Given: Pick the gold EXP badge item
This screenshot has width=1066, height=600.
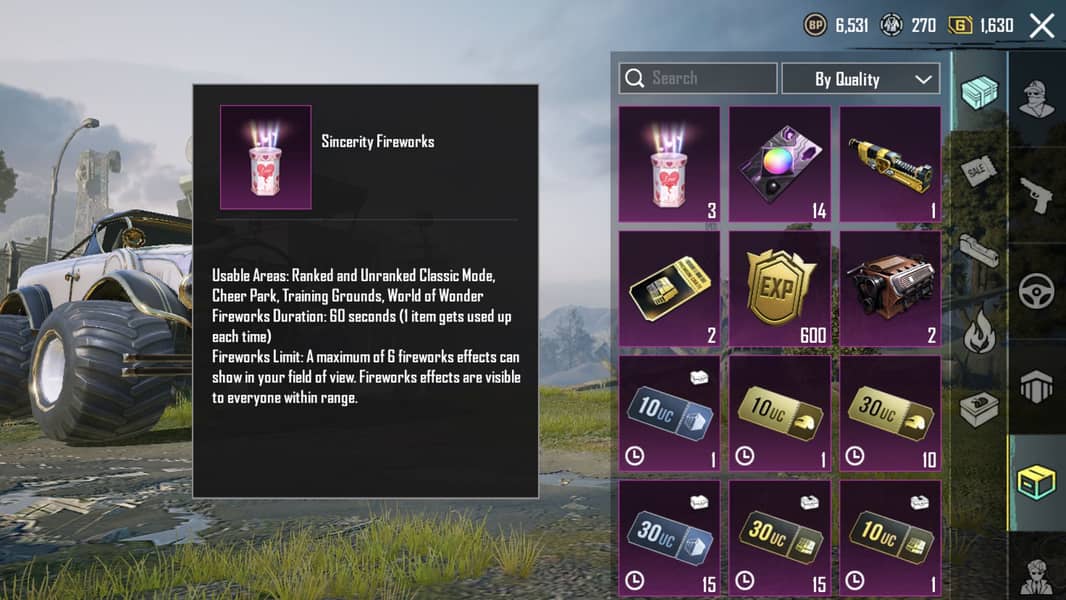Looking at the screenshot, I should pos(779,289).
